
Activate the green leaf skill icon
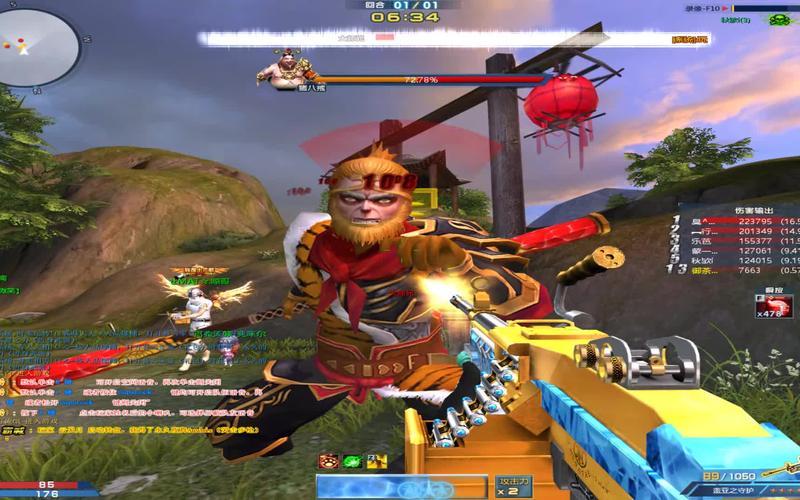pyautogui.click(x=351, y=461)
